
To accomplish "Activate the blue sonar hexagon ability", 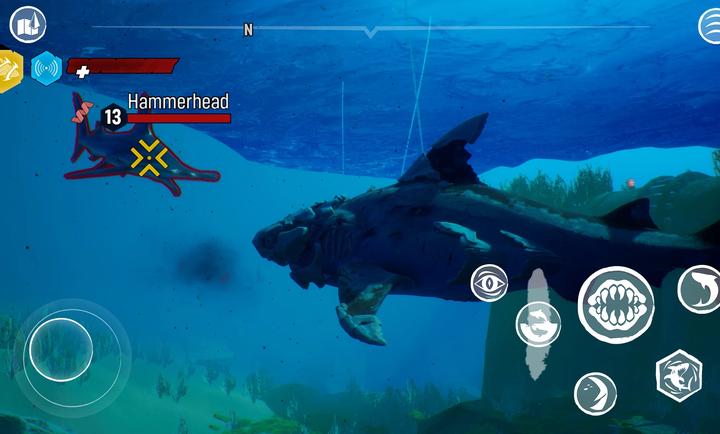I will pos(46,68).
